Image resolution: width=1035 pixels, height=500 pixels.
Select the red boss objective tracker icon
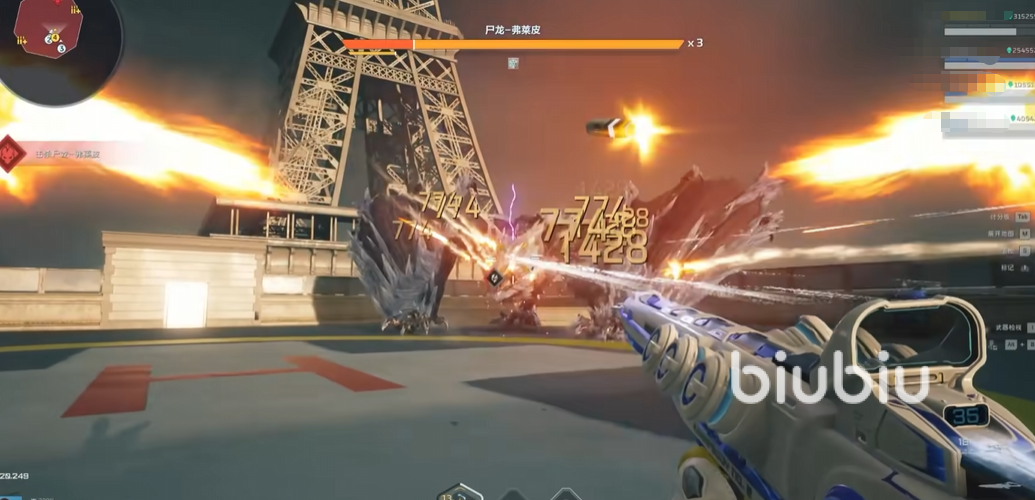coord(12,153)
